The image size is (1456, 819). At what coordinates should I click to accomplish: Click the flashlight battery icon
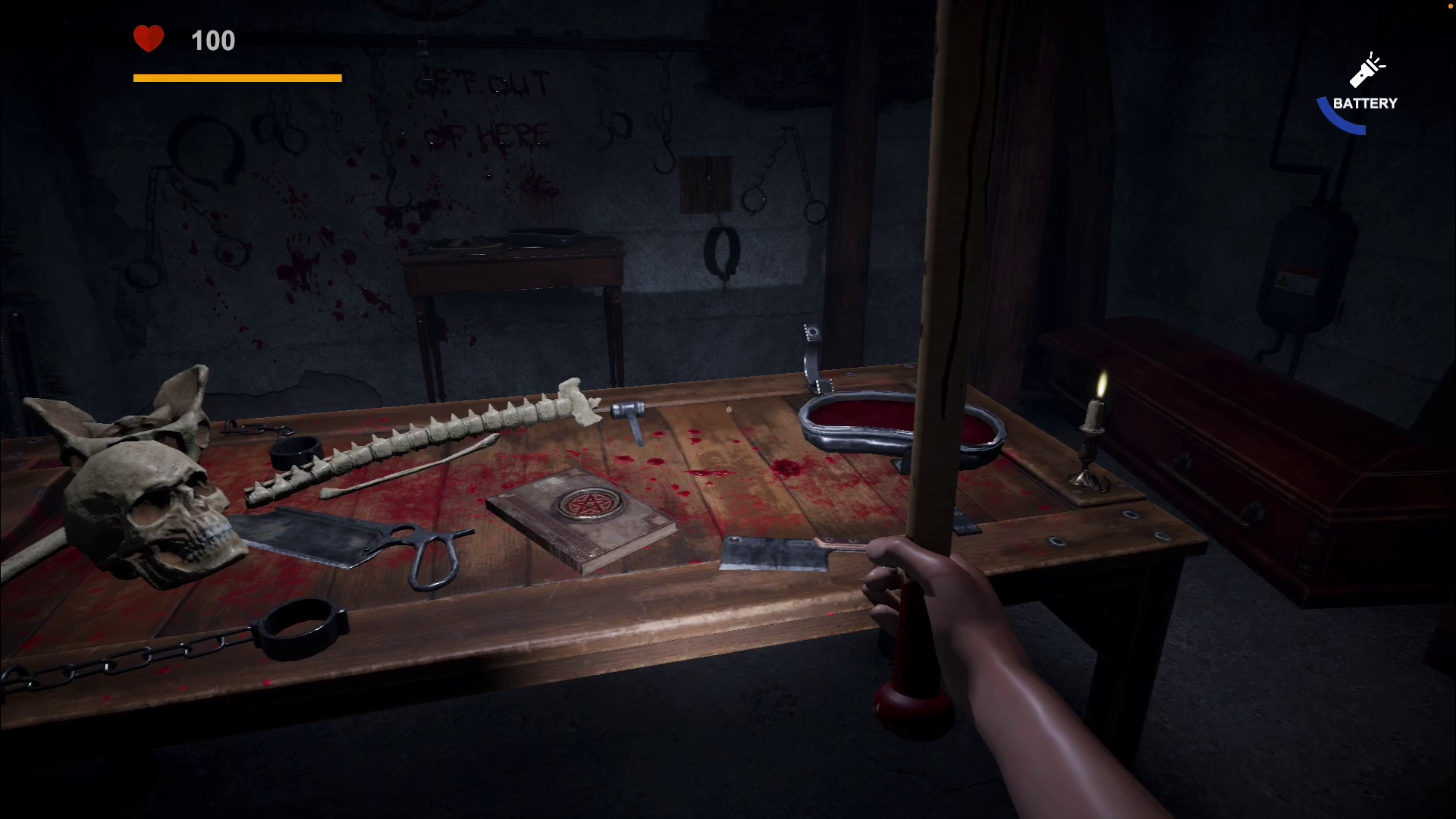(x=1366, y=71)
